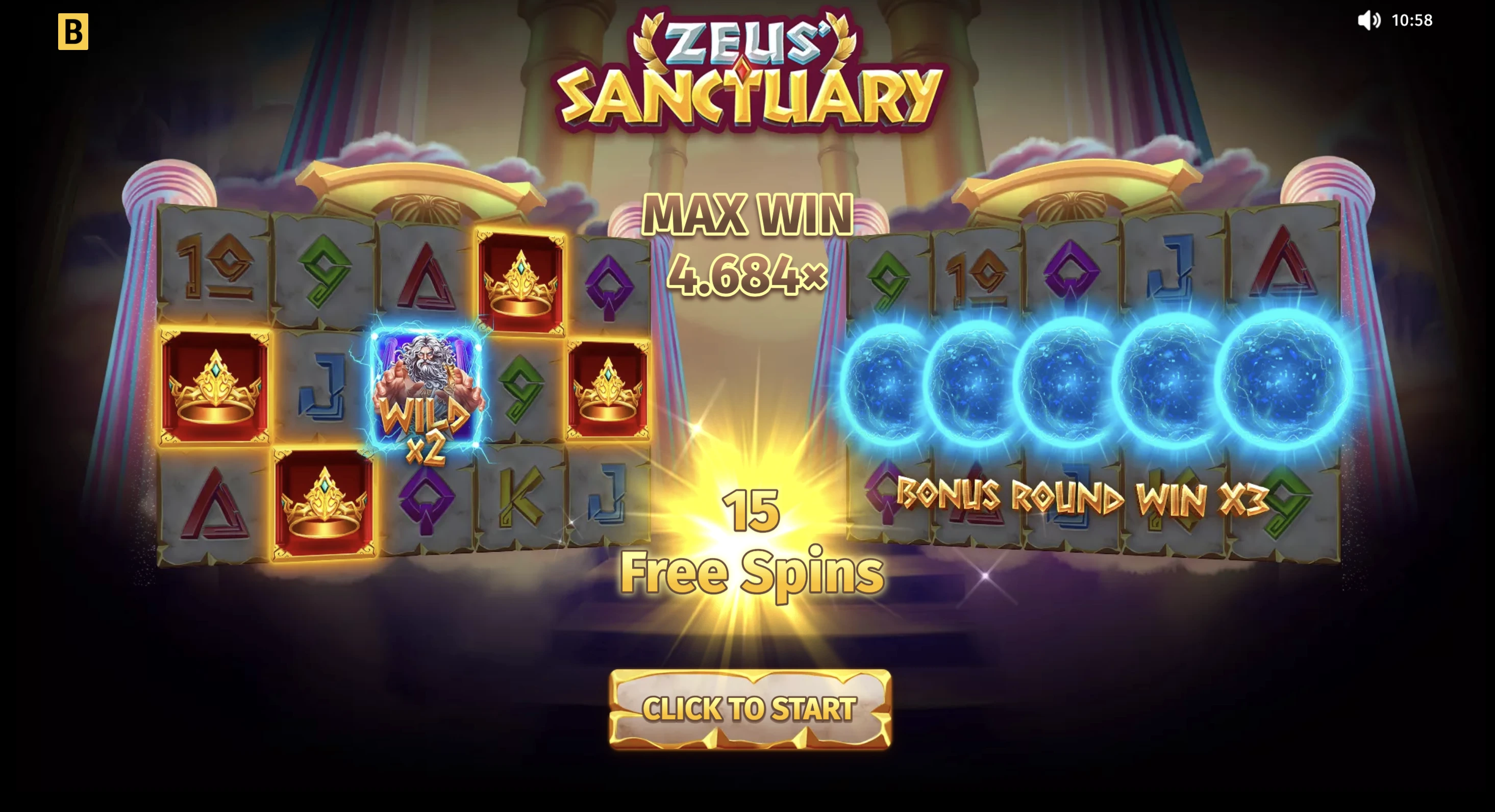Click the 15 Free Spins text
Viewport: 1495px width, 812px height.
751,545
